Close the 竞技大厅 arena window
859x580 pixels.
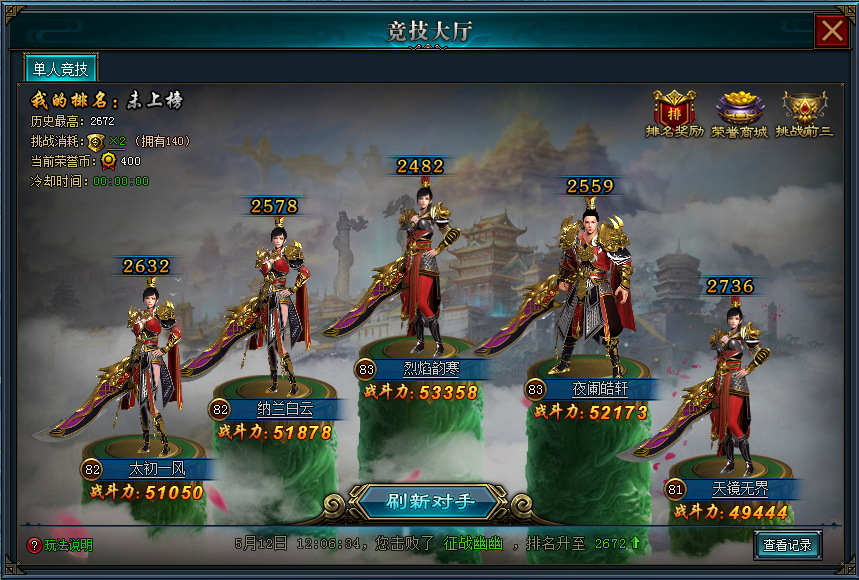point(831,31)
